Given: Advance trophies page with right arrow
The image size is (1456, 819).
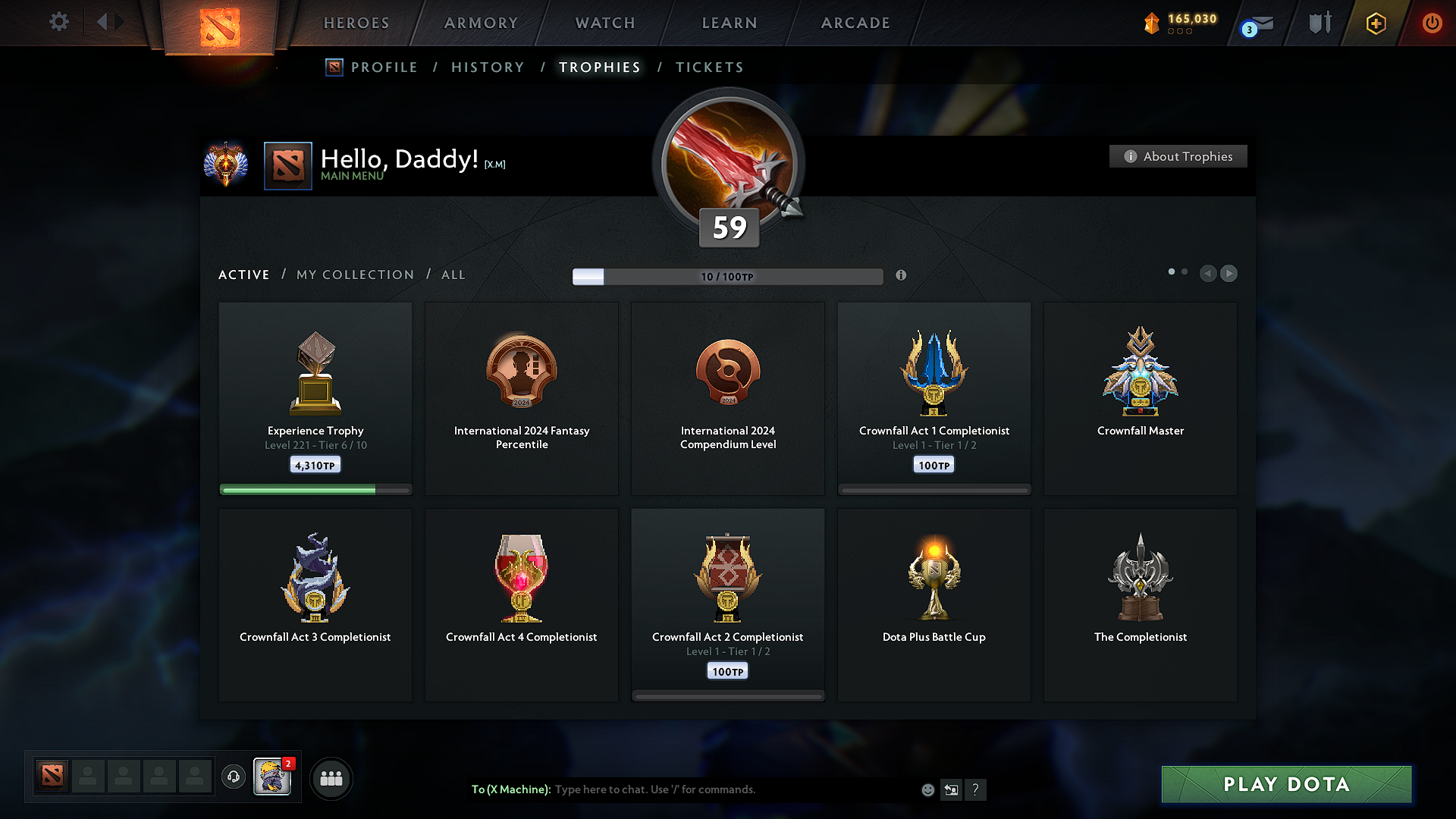Looking at the screenshot, I should pyautogui.click(x=1228, y=274).
